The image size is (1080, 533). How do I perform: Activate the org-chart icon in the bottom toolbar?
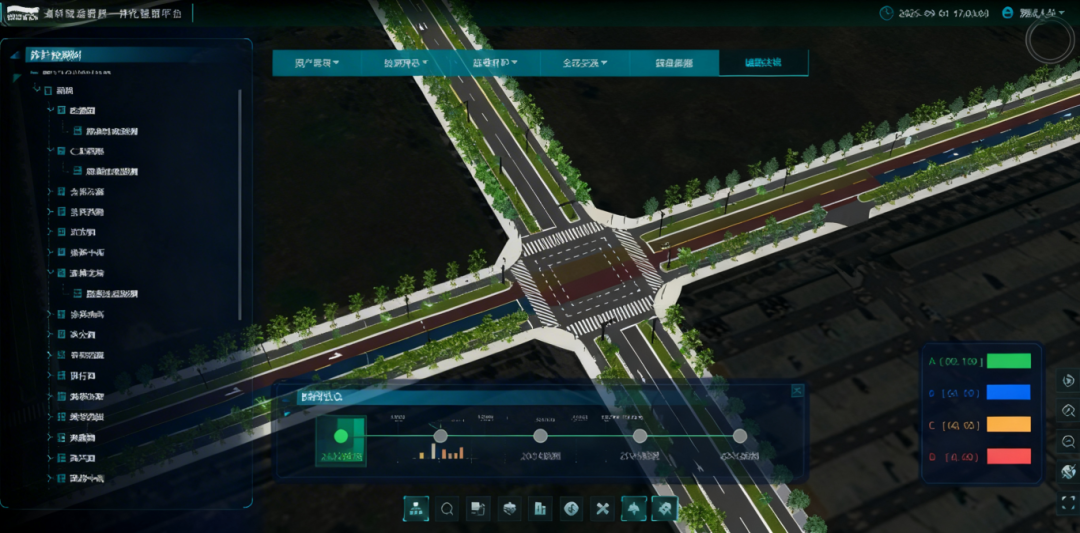[x=416, y=509]
